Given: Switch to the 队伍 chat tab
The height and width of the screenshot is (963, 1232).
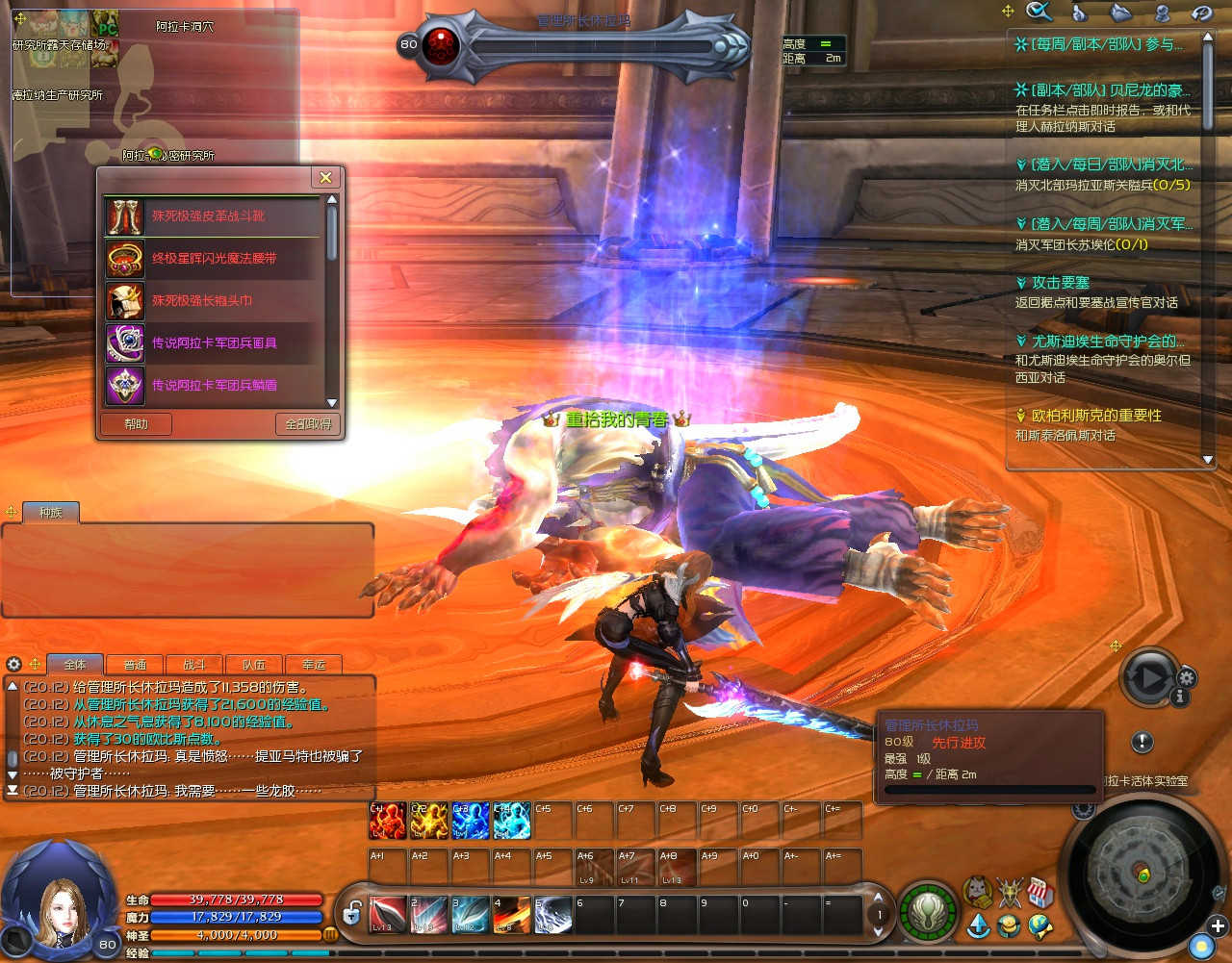Looking at the screenshot, I should coord(254,665).
